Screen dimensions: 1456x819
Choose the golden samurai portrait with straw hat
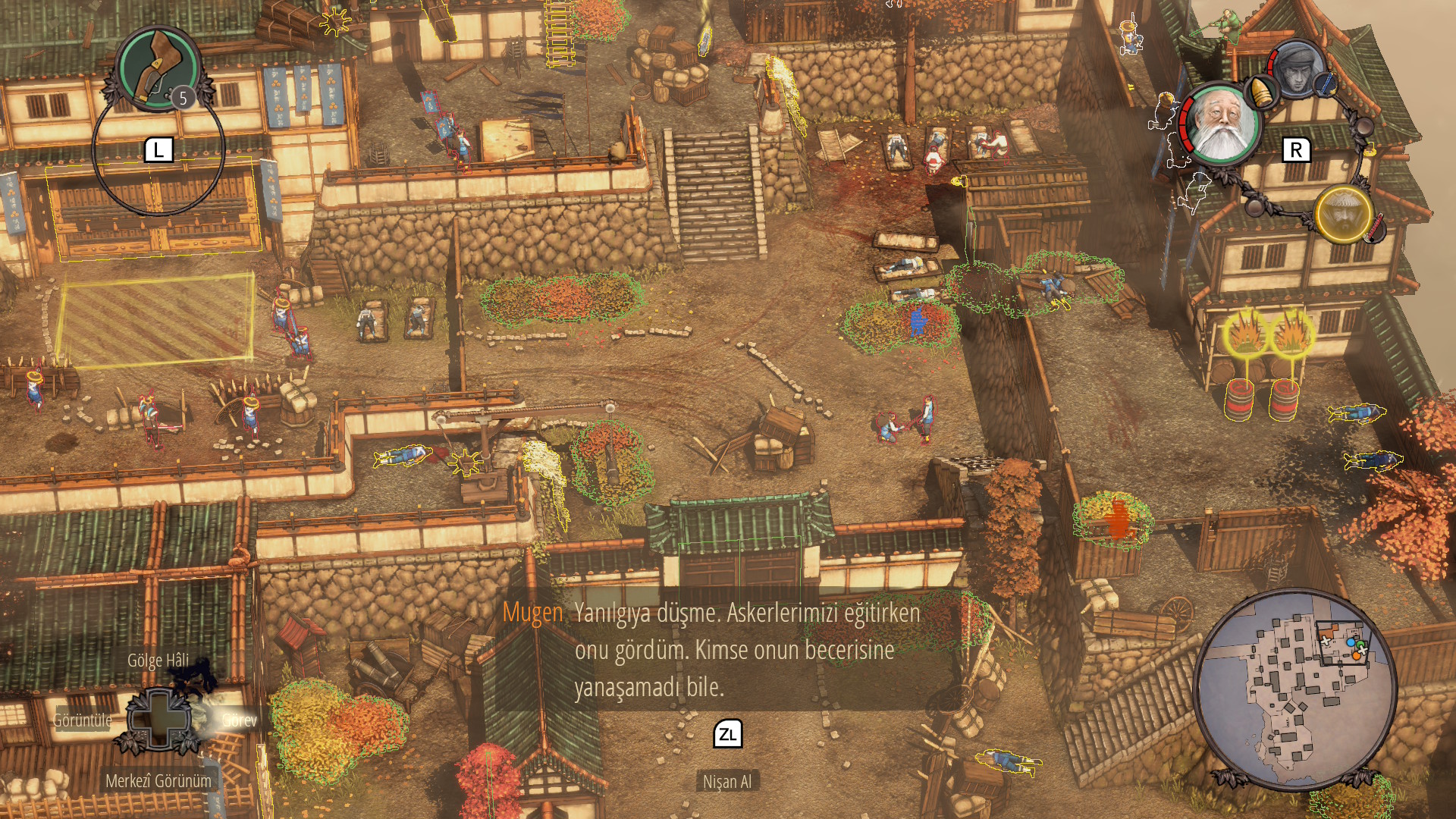coord(1343,213)
